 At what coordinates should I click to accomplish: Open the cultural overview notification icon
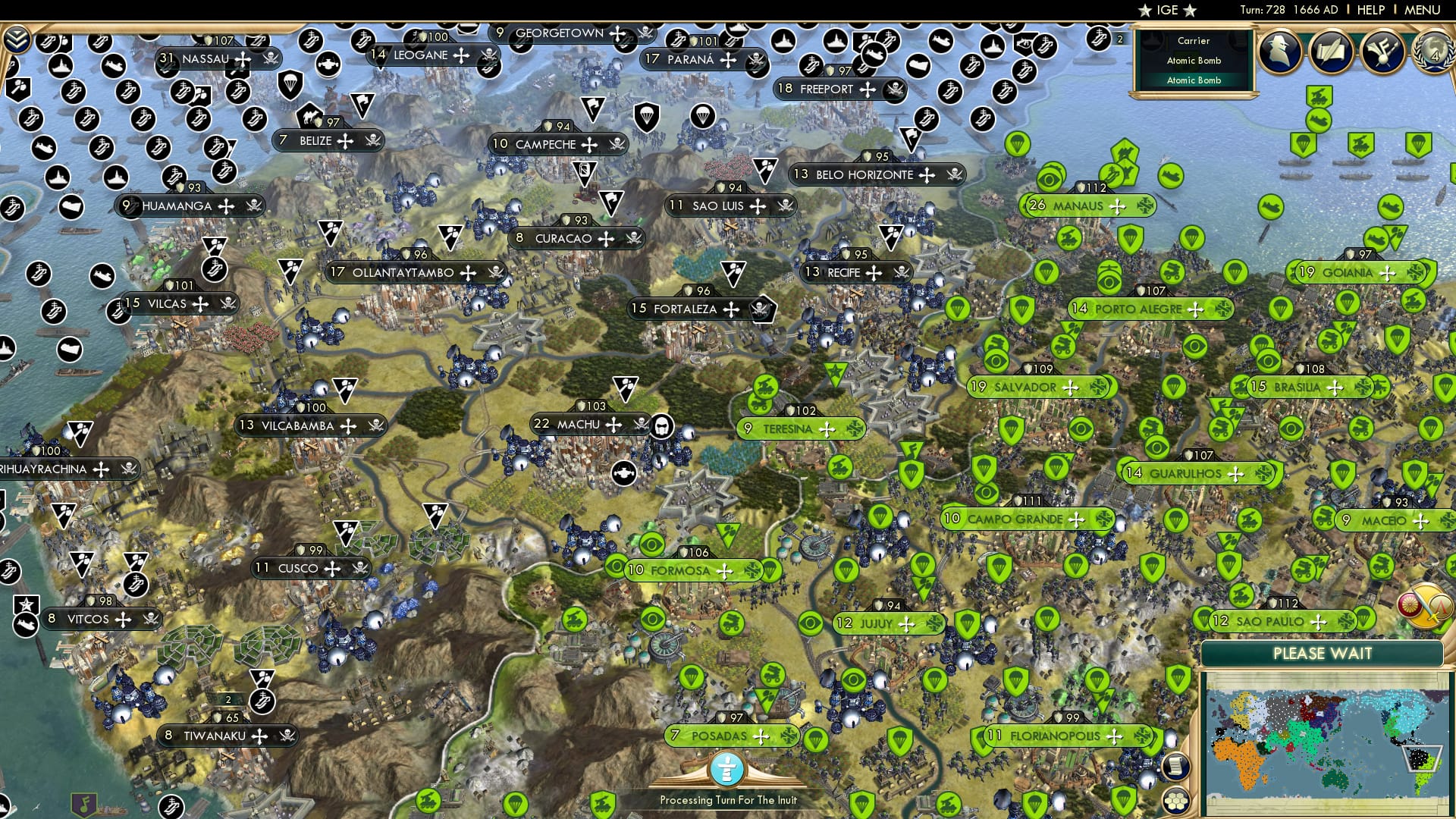[1381, 51]
